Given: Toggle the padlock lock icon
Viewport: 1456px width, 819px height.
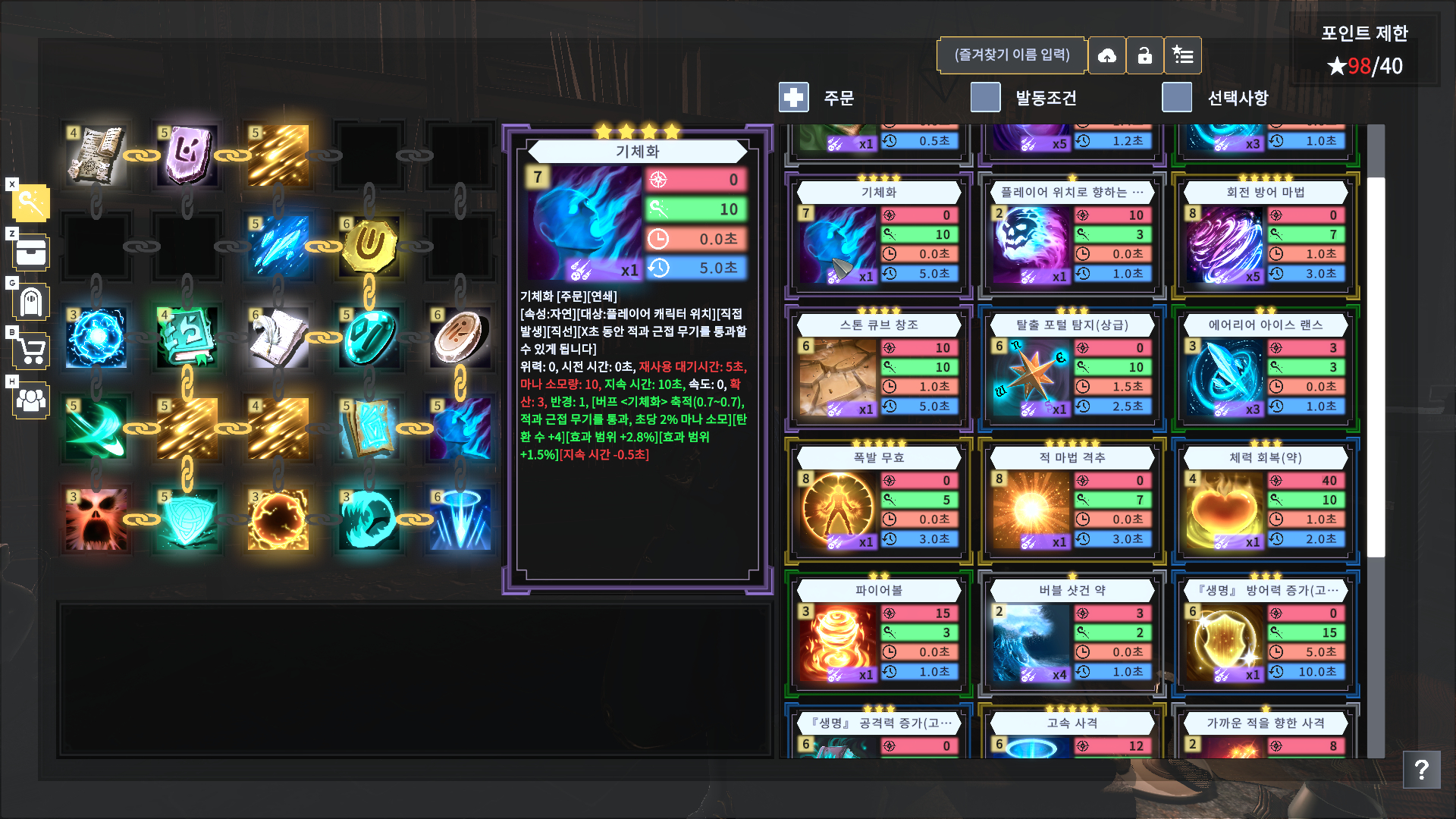Looking at the screenshot, I should click(1145, 55).
